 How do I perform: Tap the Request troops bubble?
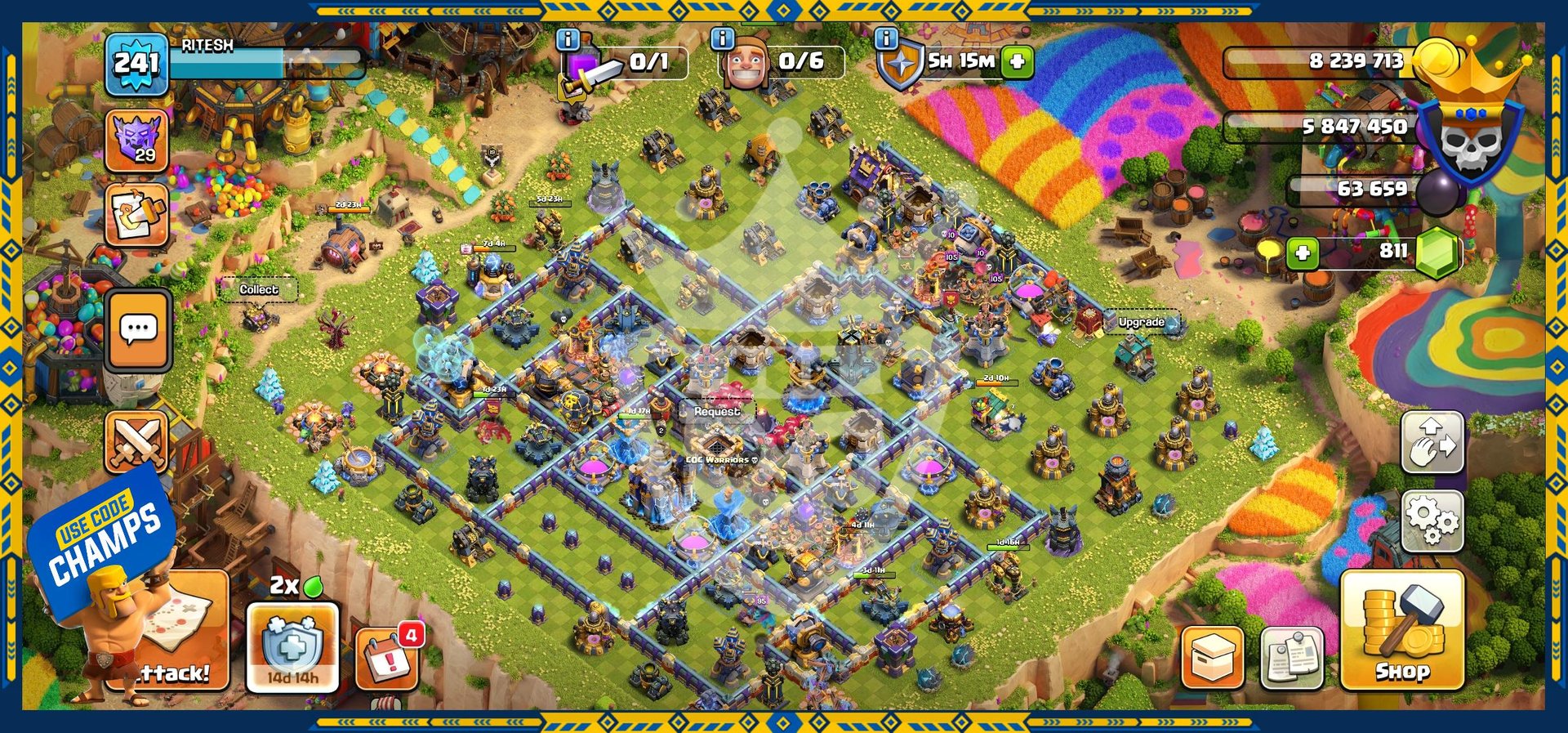click(x=716, y=412)
